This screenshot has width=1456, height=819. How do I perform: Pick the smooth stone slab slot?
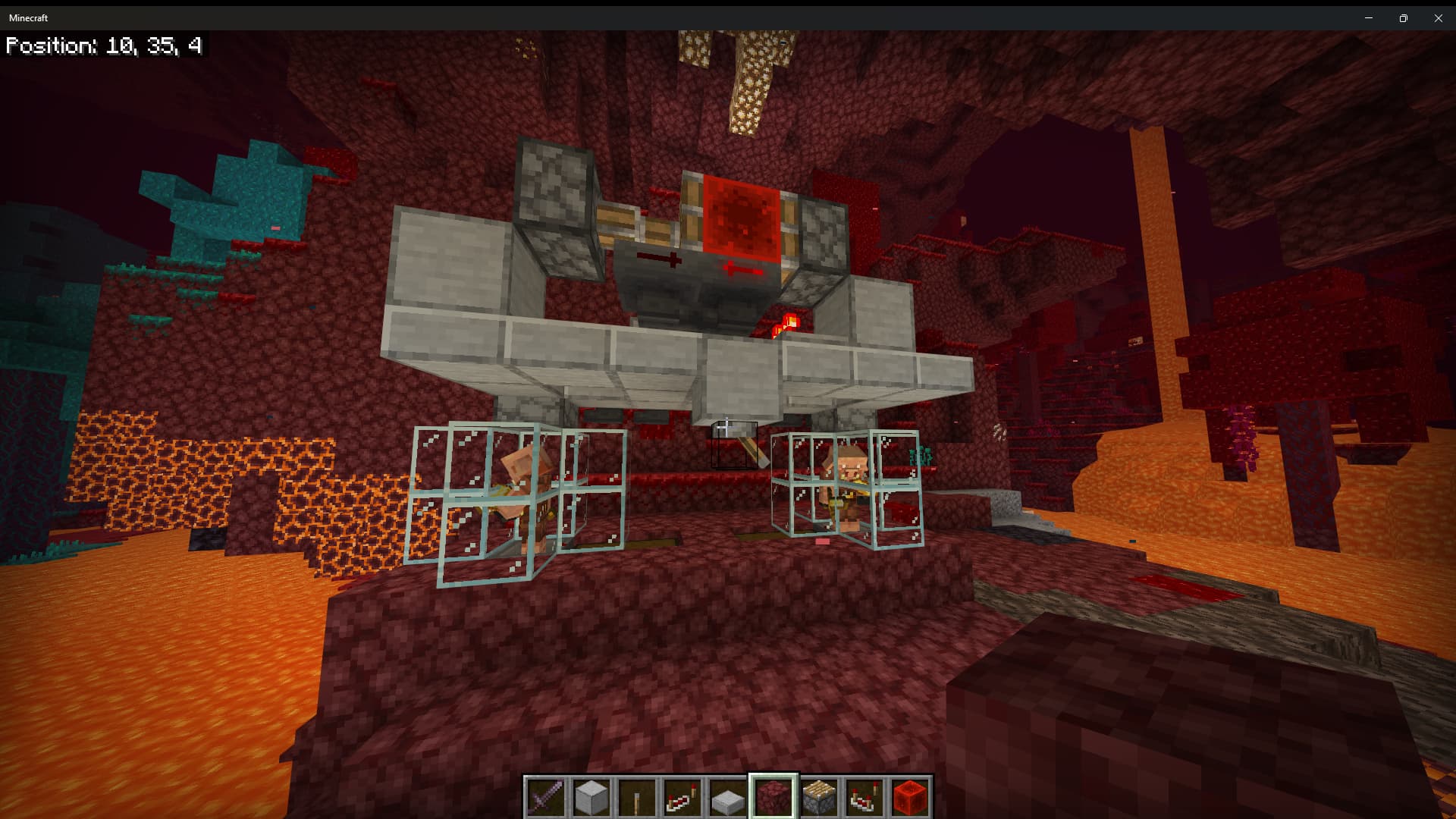coord(728,797)
